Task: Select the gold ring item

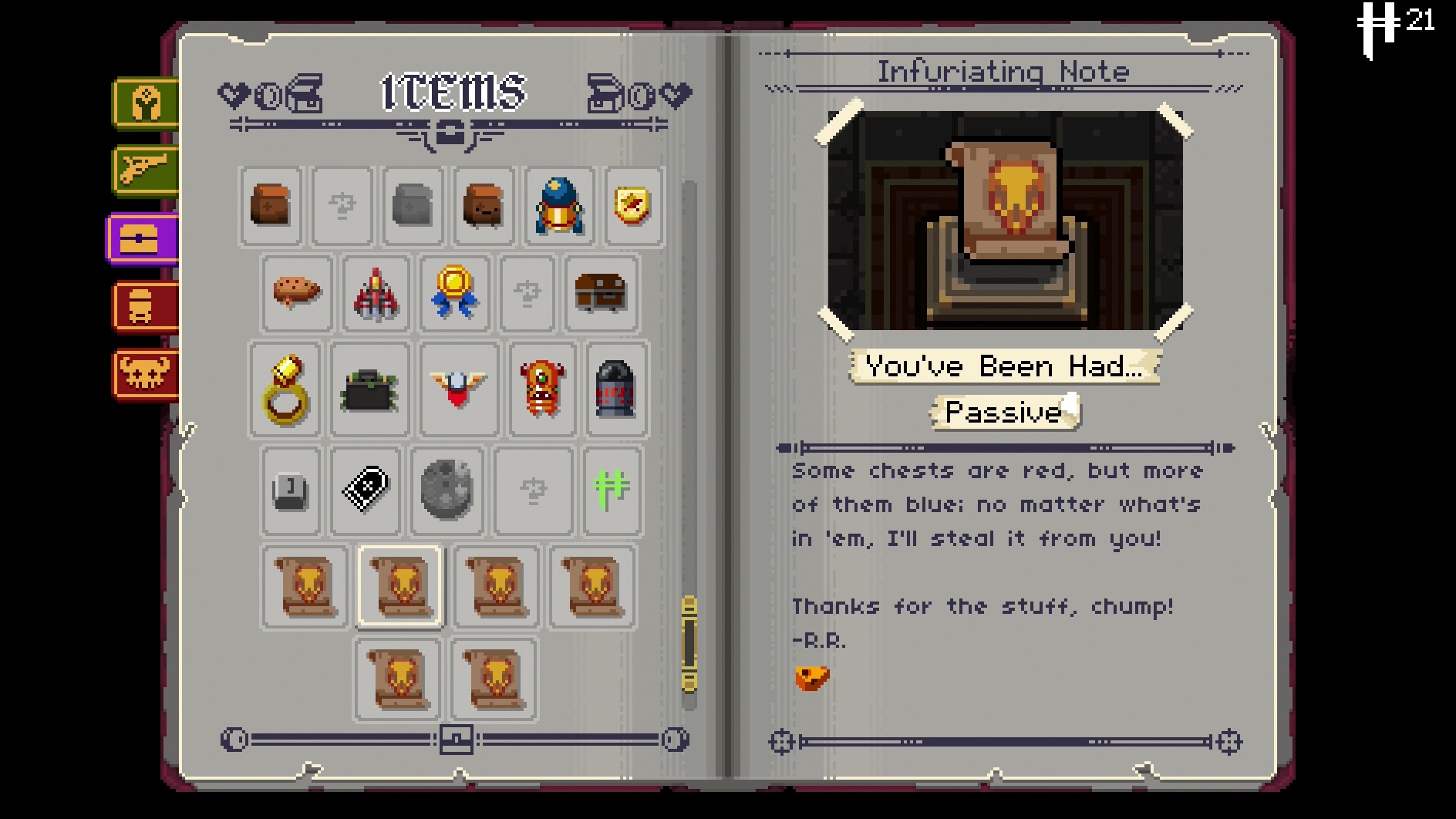Action: 285,389
